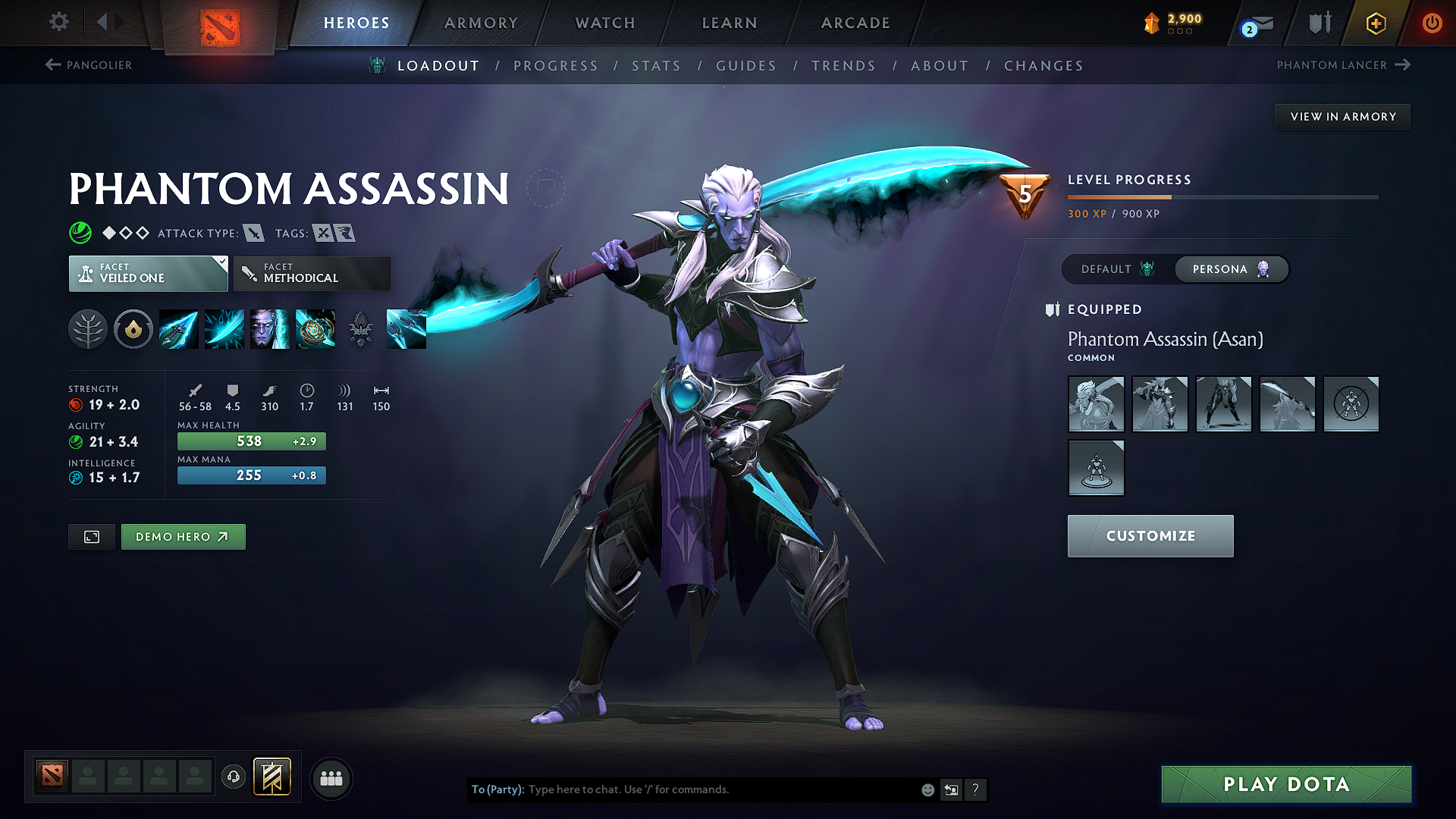Open the Arcade menu
This screenshot has width=1456, height=819.
(855, 23)
